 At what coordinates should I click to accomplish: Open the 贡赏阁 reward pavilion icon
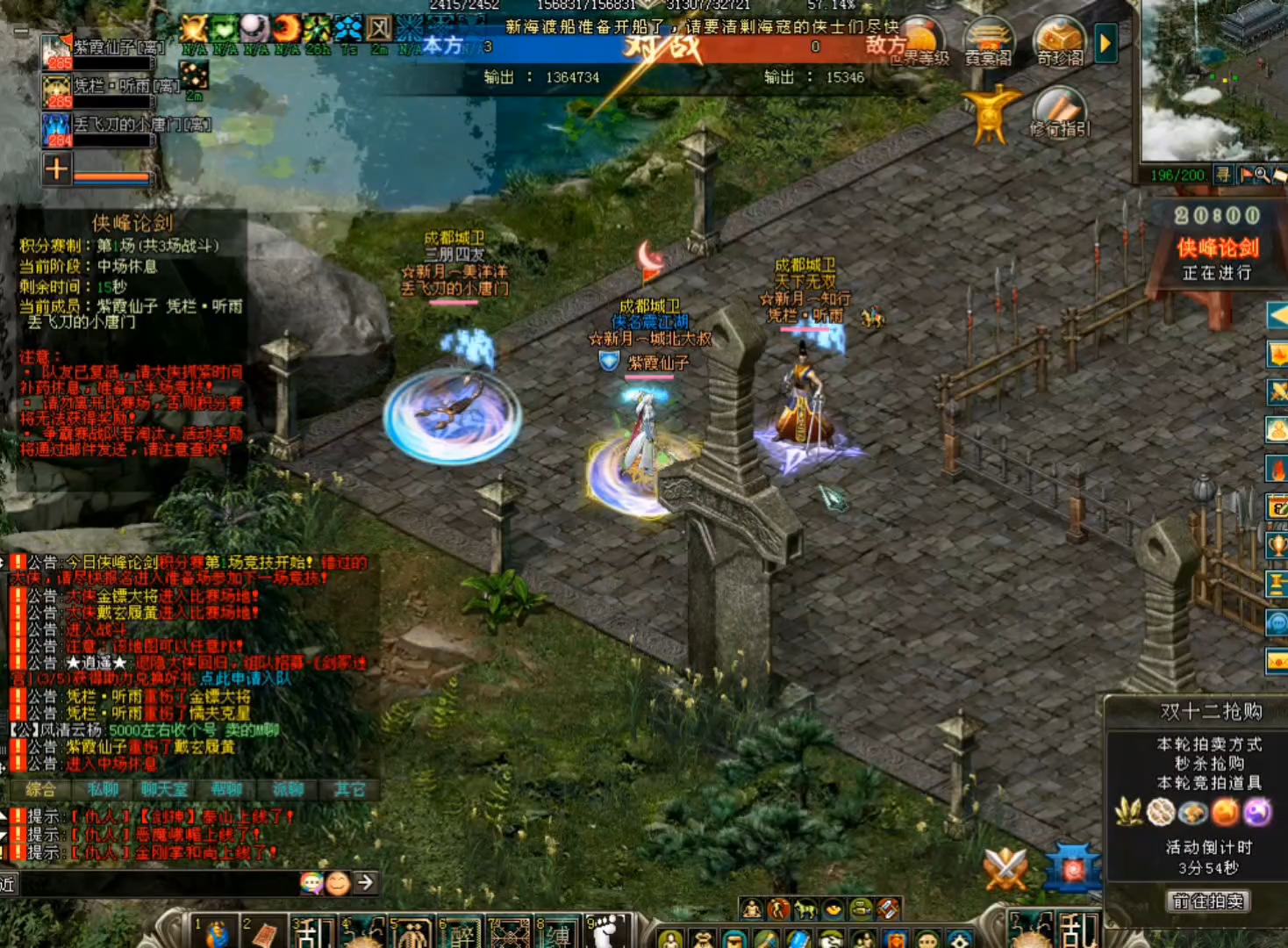point(988,43)
